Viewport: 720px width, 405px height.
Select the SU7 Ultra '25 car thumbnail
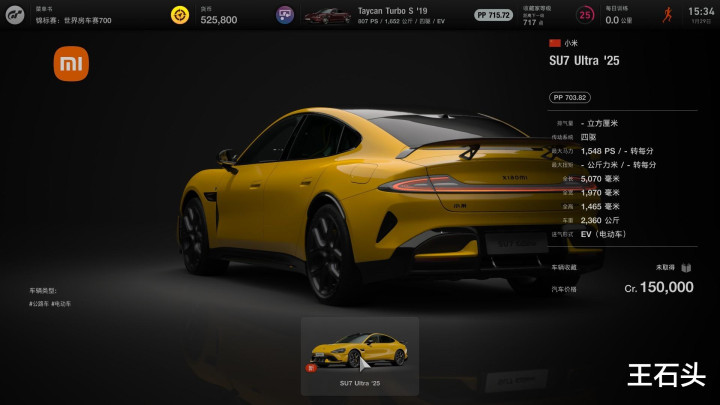(x=359, y=349)
